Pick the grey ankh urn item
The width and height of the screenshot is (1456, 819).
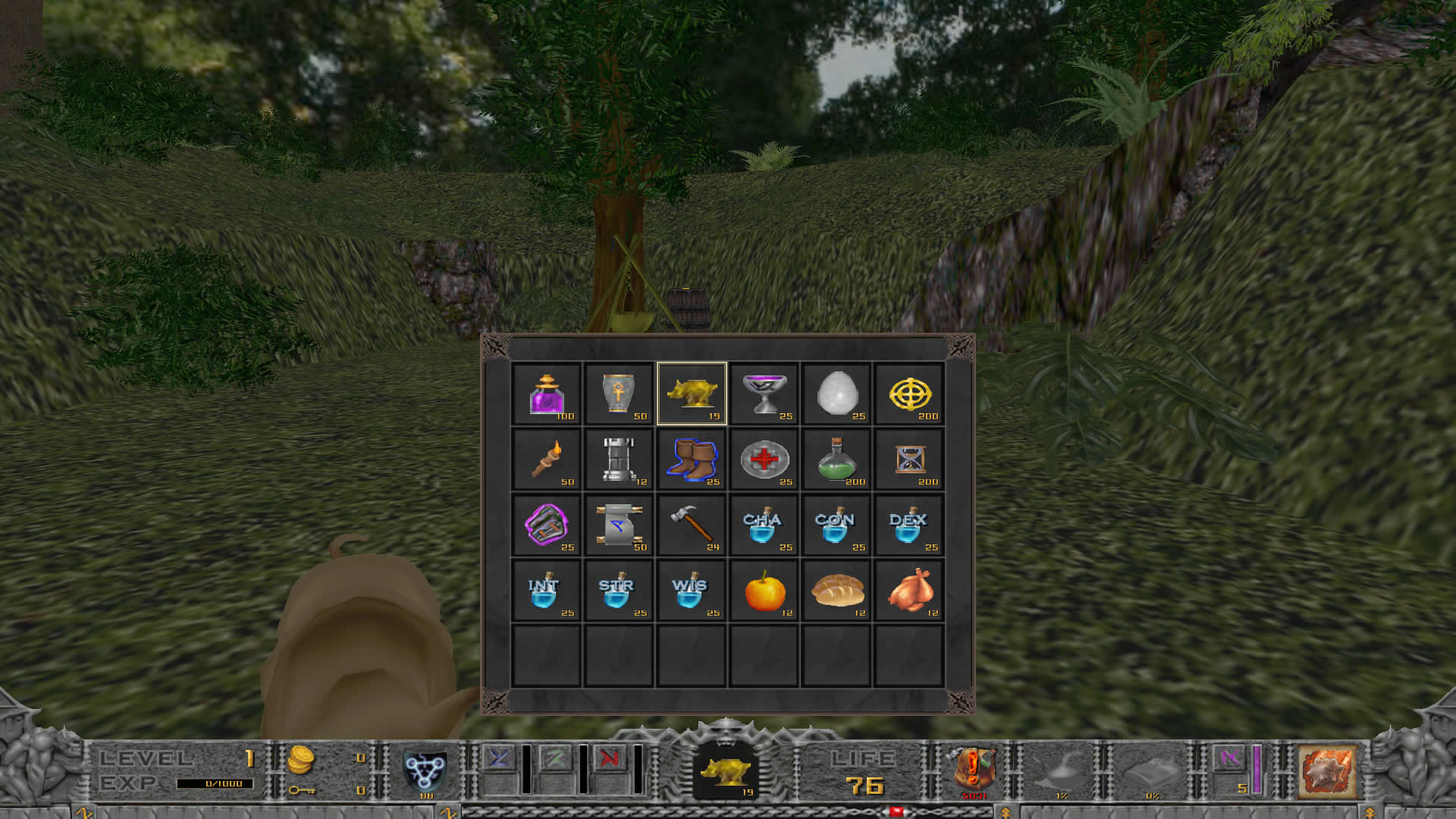point(619,394)
